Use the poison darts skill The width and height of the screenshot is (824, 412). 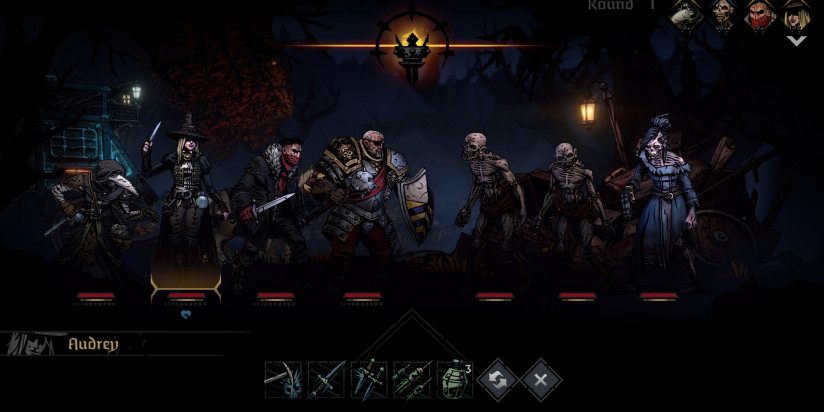pyautogui.click(x=412, y=380)
